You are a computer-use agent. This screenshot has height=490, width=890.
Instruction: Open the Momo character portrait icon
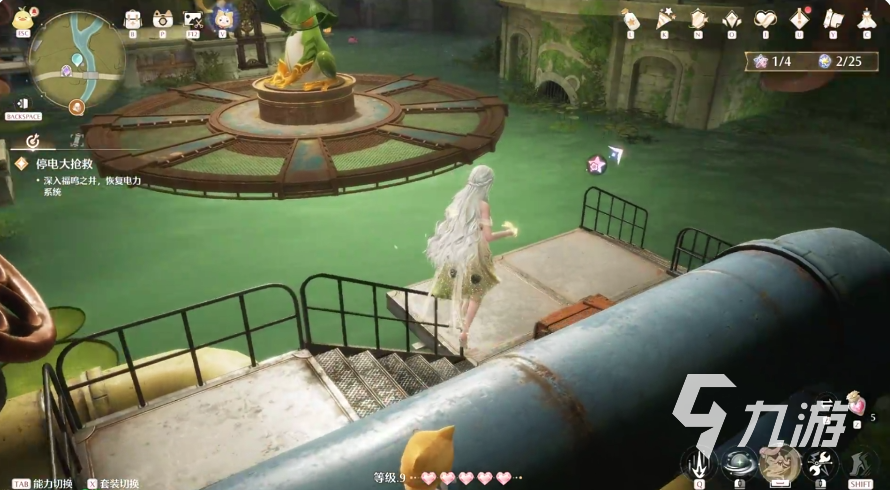click(x=223, y=17)
